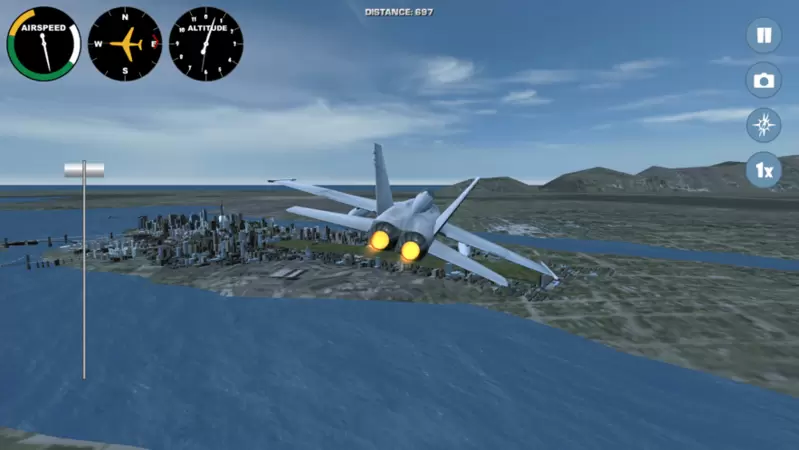Switch the camera view
The width and height of the screenshot is (799, 450).
coord(764,81)
